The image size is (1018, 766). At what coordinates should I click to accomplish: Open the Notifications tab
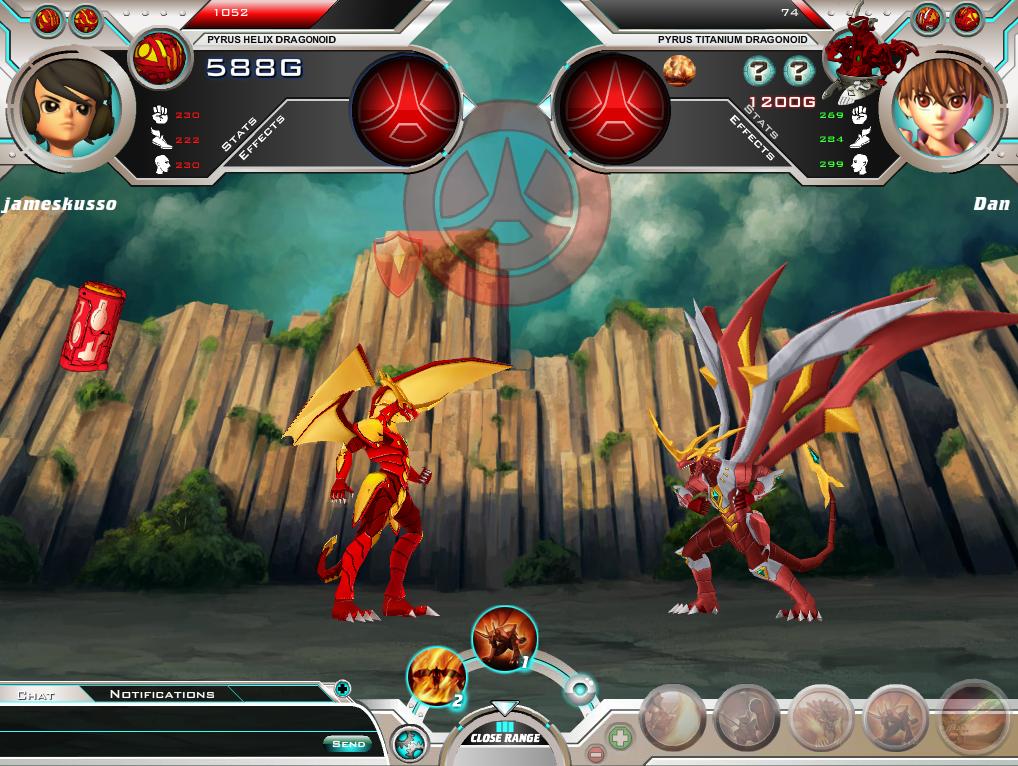tap(162, 694)
